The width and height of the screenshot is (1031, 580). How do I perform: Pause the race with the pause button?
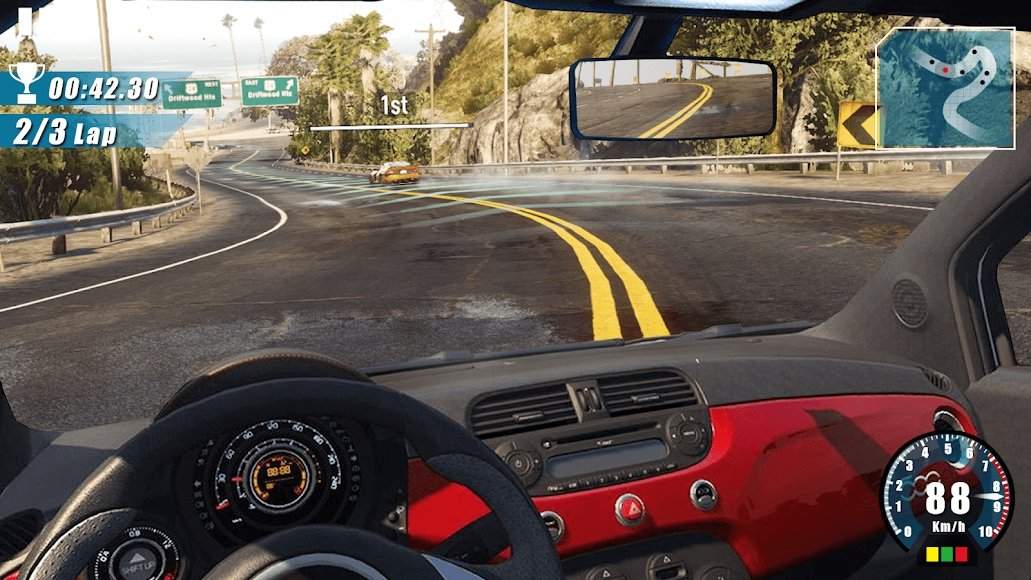point(25,17)
